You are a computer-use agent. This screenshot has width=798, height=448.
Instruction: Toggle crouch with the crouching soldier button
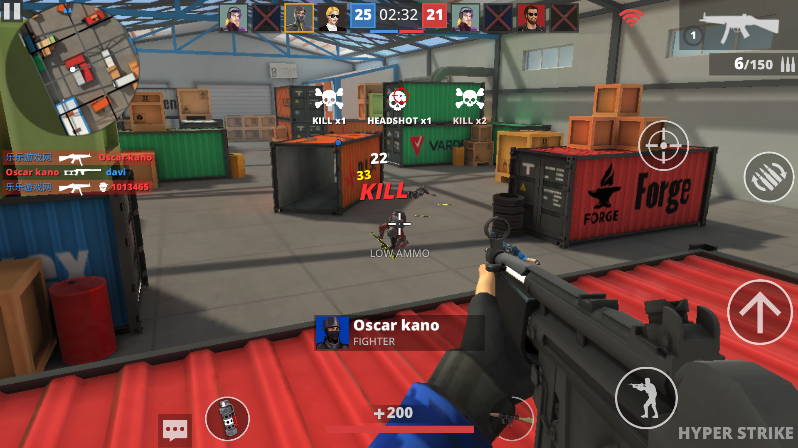645,397
